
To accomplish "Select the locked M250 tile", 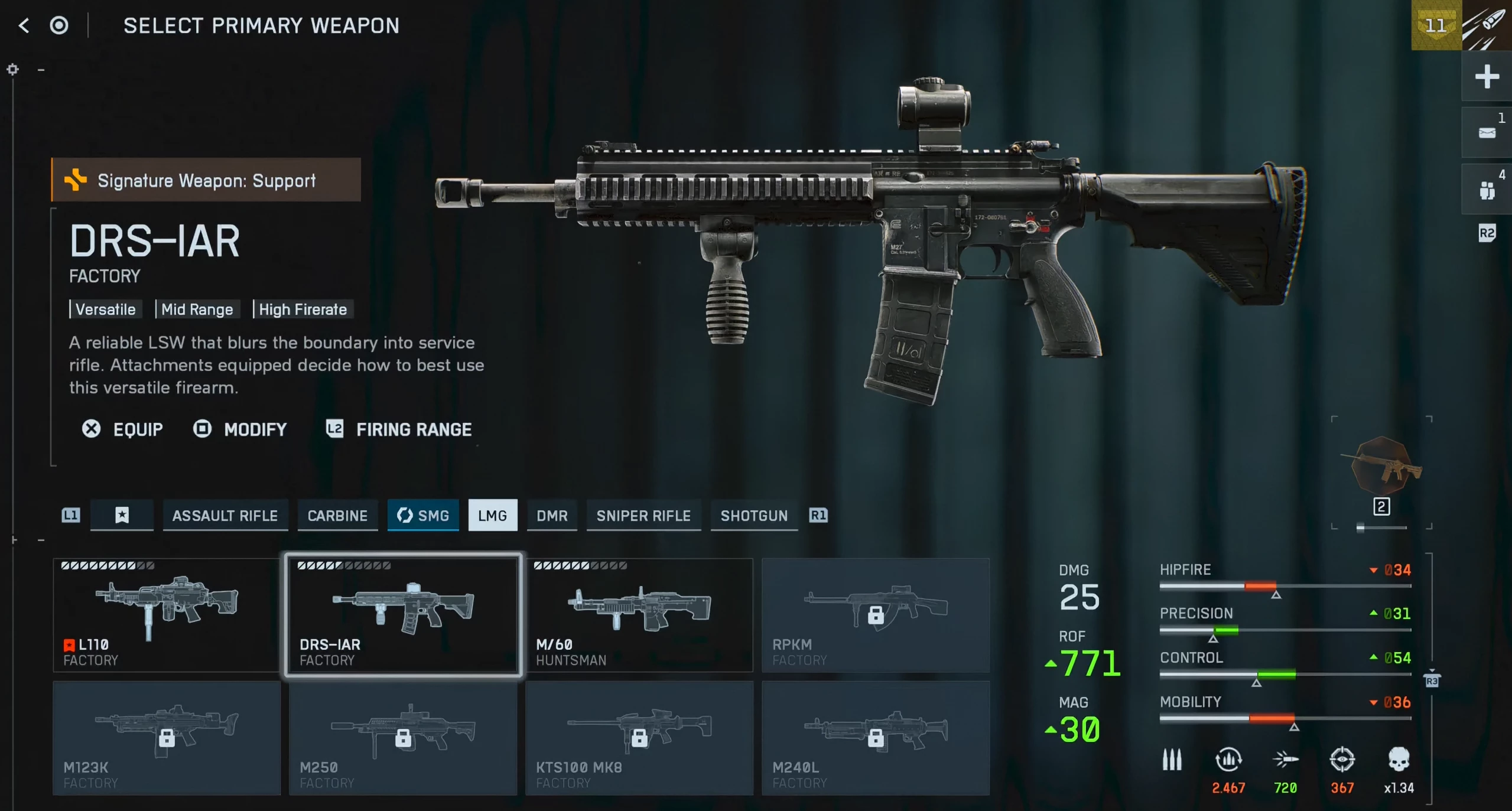I will pos(403,738).
